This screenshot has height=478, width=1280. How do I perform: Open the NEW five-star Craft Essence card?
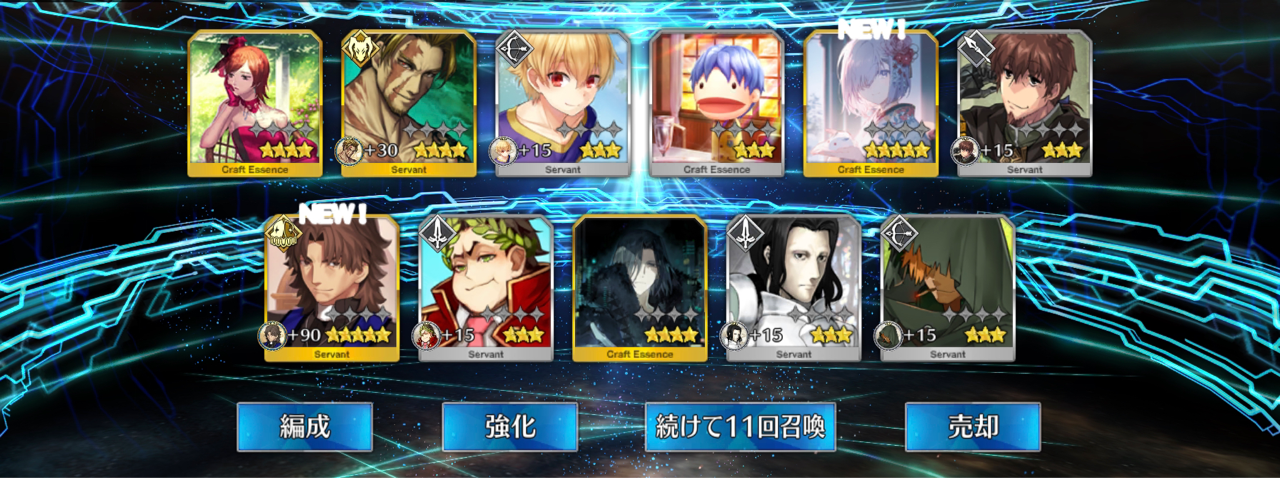pyautogui.click(x=870, y=102)
